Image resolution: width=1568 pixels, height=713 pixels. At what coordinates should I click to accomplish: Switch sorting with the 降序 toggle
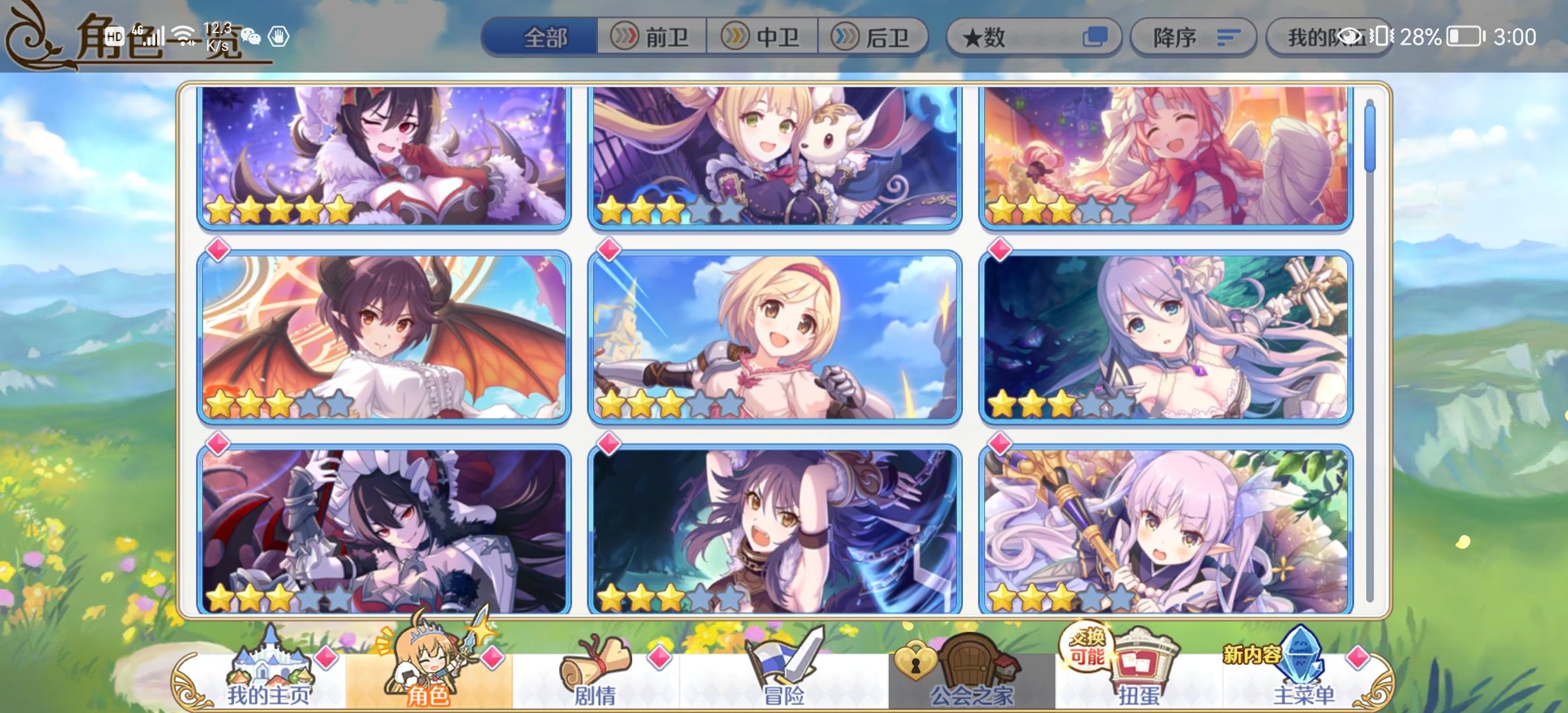[x=1193, y=38]
